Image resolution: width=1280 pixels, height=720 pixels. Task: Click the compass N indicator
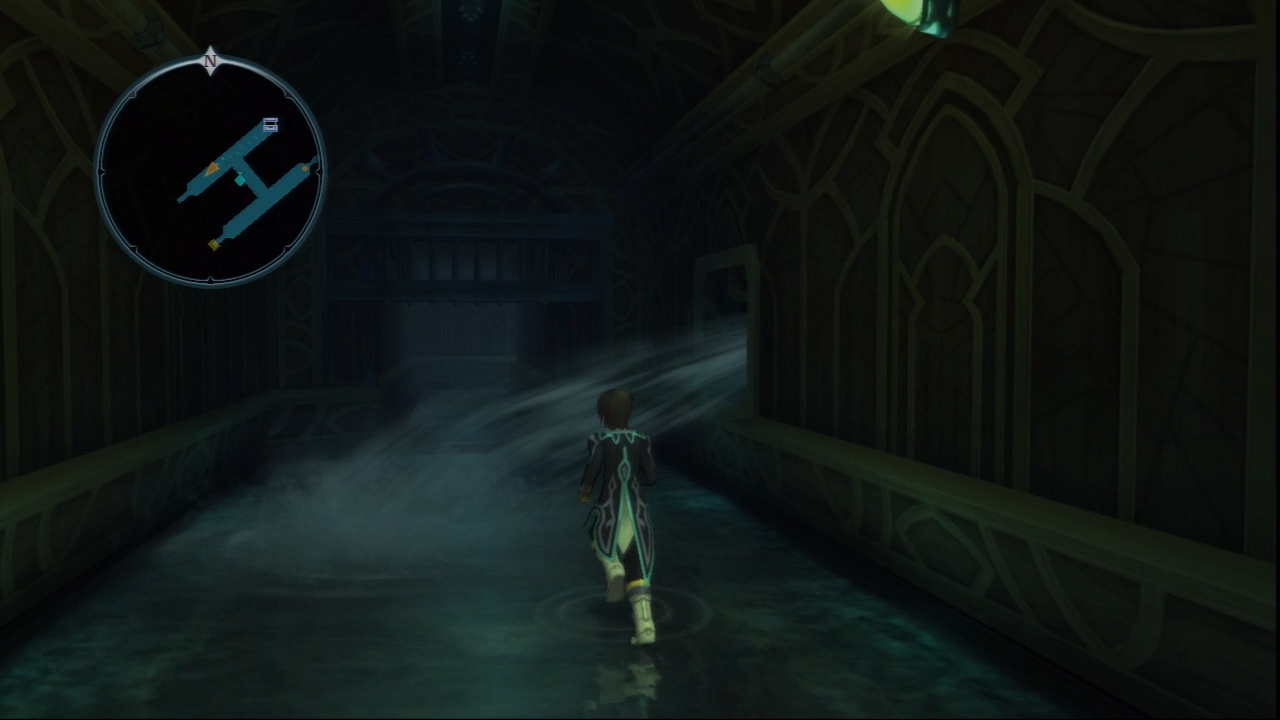tap(210, 61)
